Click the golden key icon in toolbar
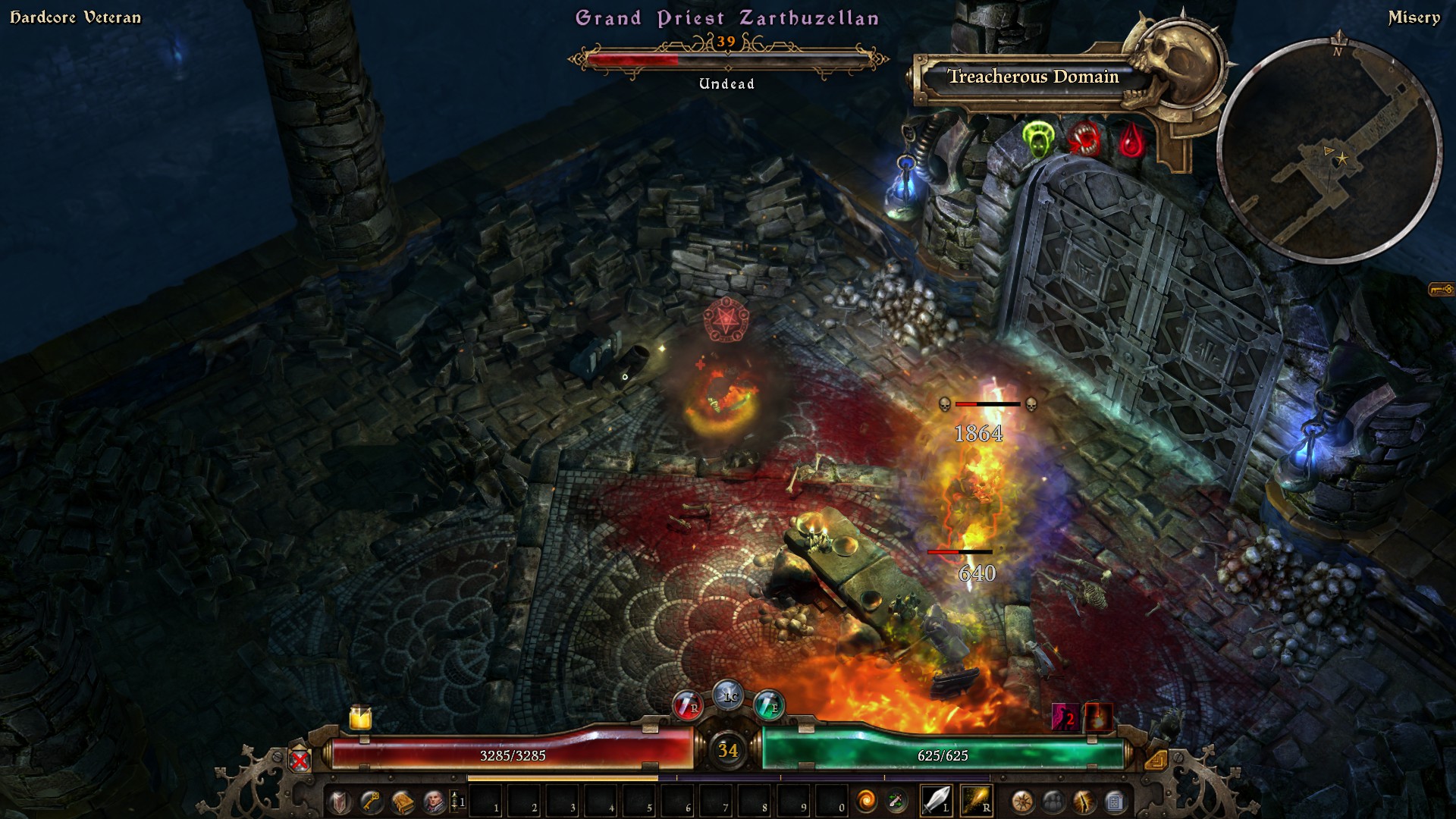The image size is (1456, 819). coord(371,802)
